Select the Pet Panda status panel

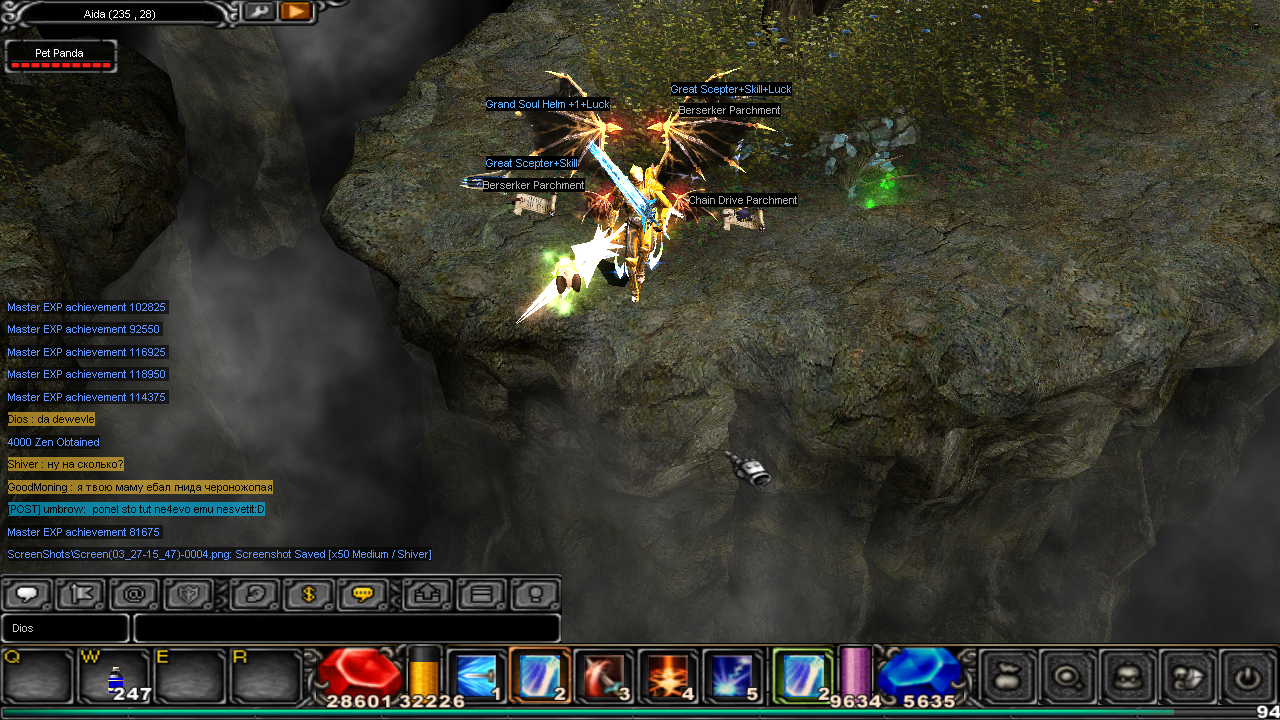point(61,56)
